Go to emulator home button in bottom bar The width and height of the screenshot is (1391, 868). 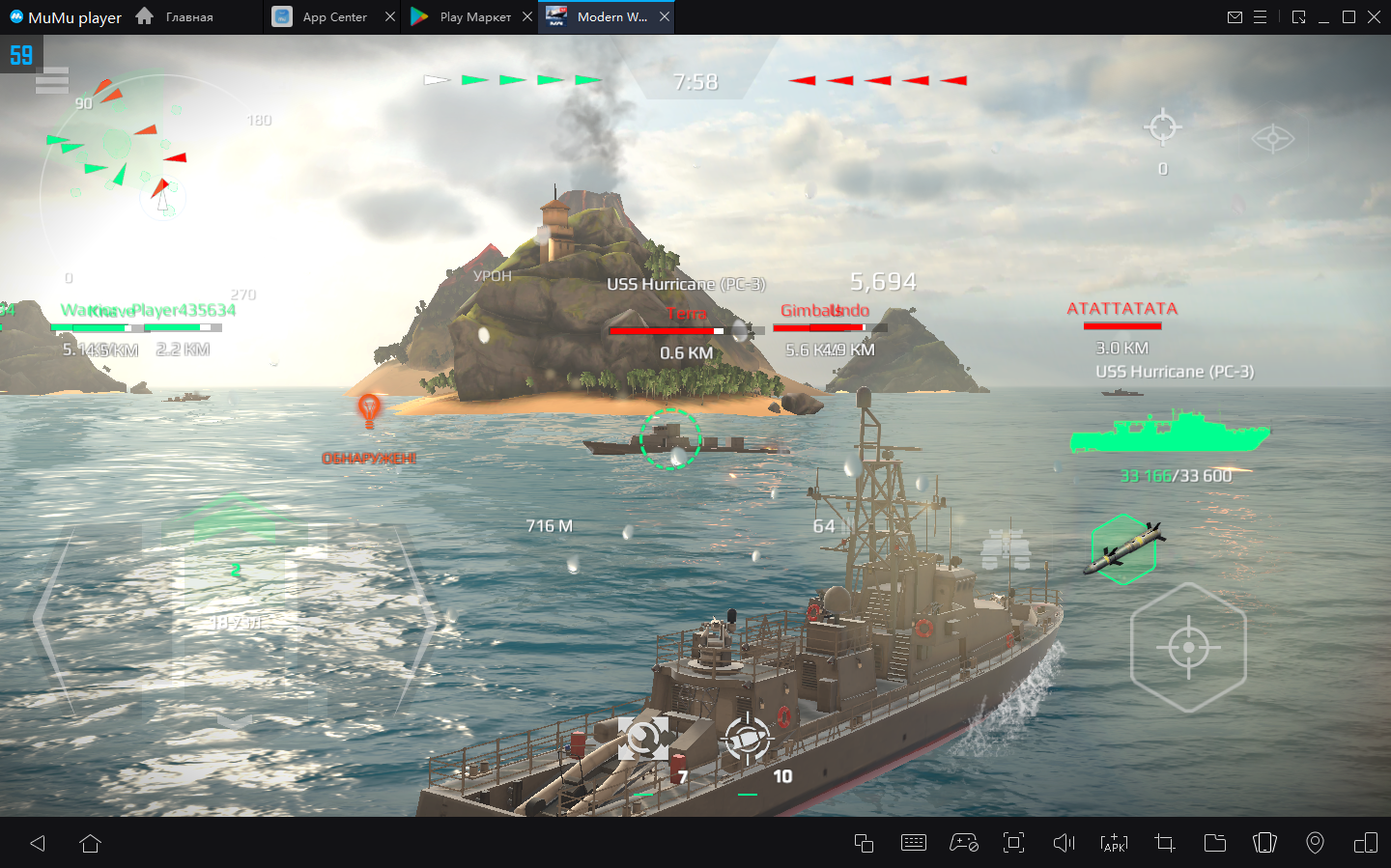click(91, 844)
